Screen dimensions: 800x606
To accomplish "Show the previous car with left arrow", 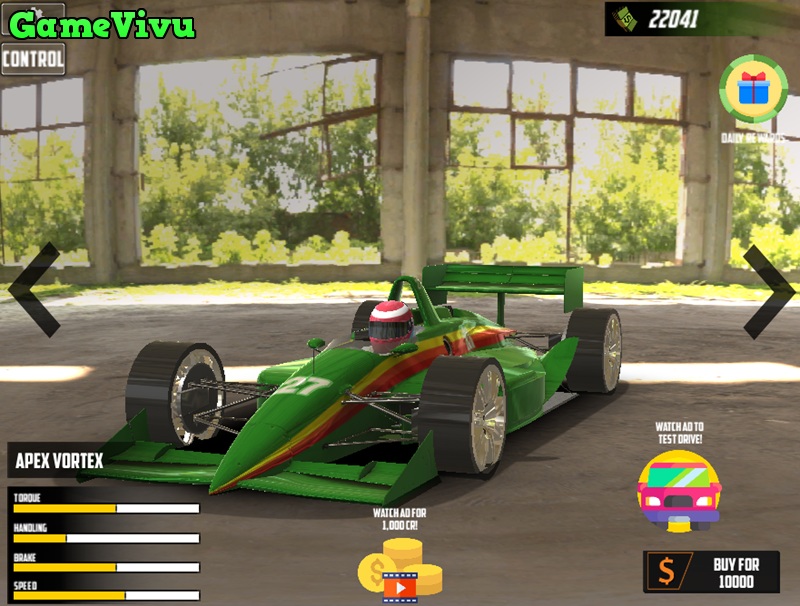I will (34, 289).
